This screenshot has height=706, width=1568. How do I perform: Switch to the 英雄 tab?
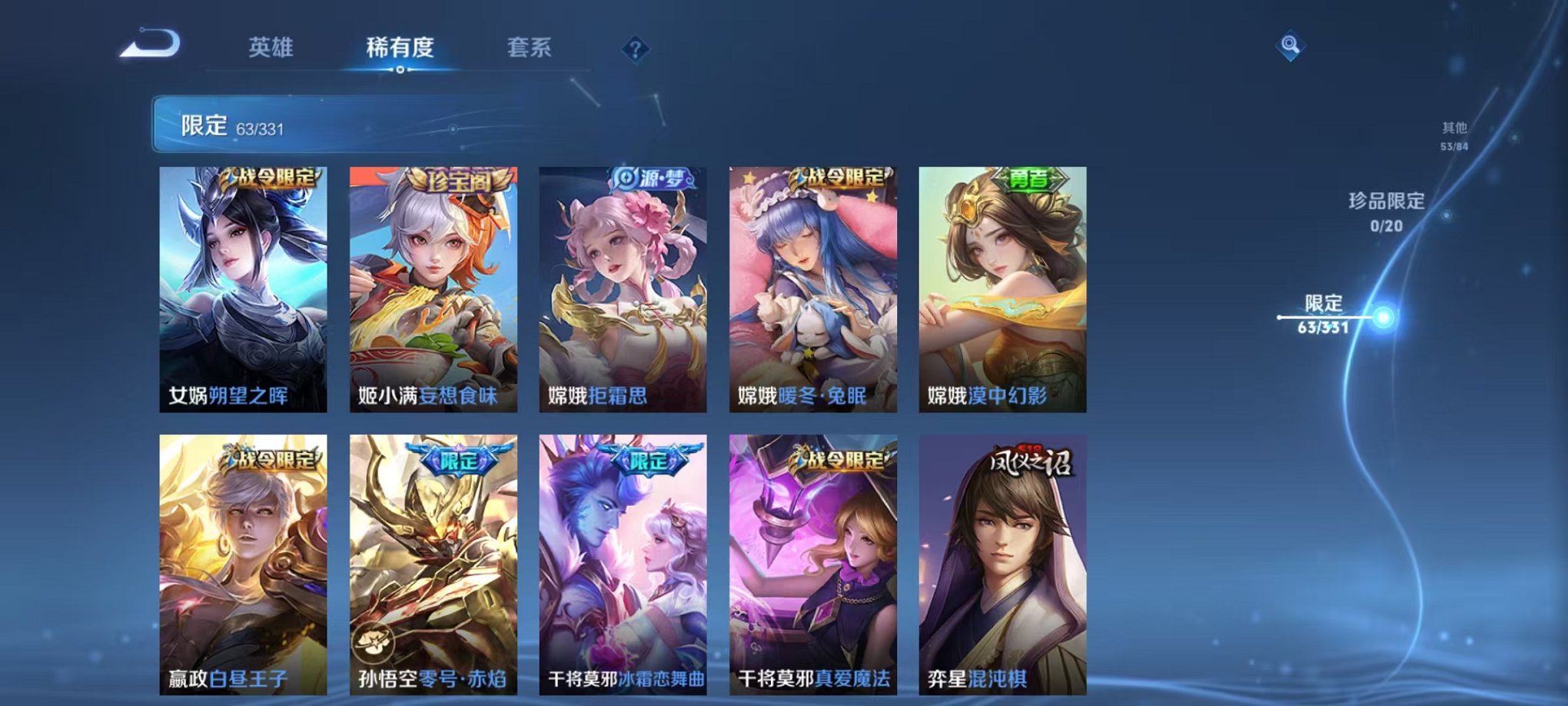tap(273, 46)
